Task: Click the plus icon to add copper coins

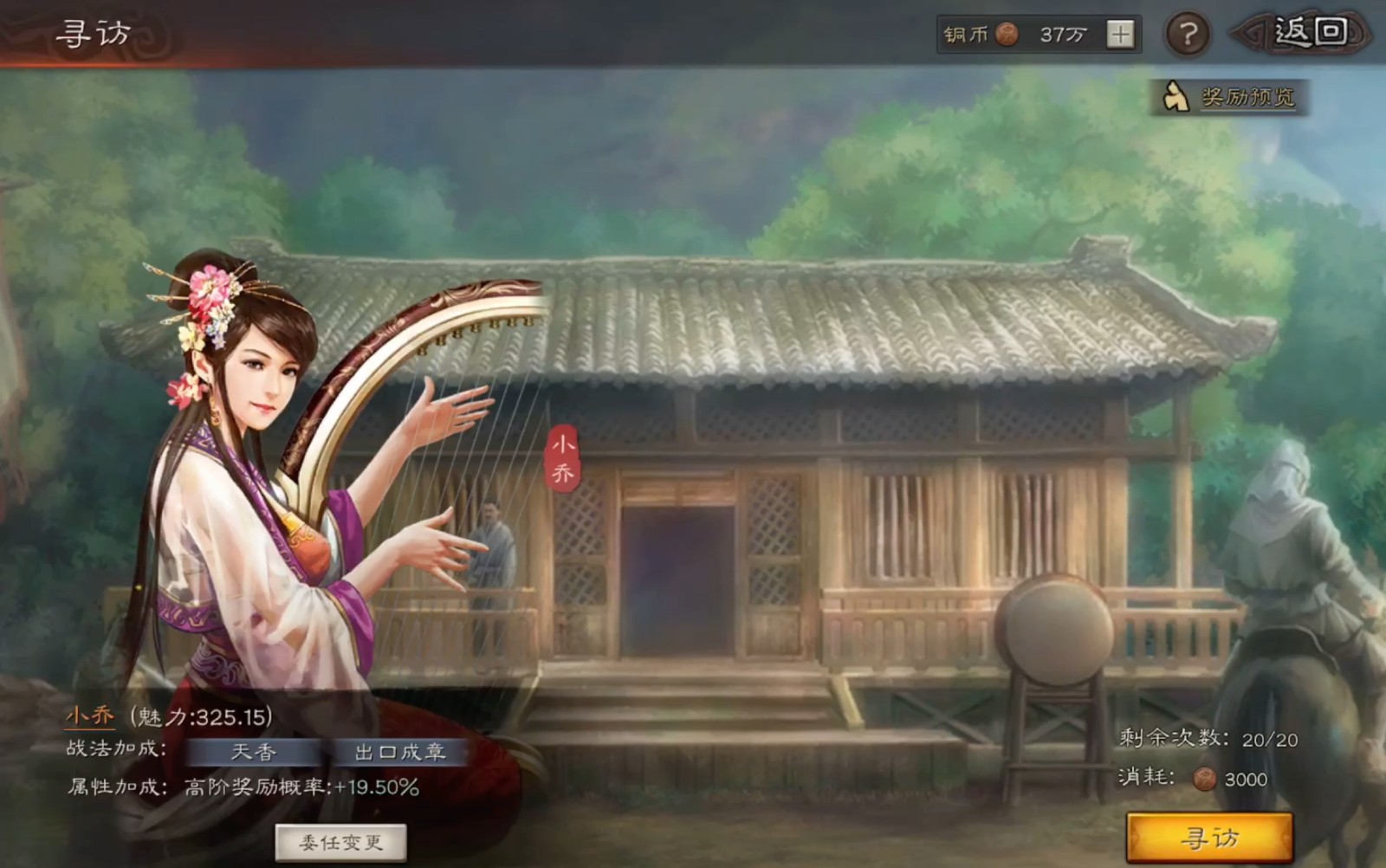Action: [x=1122, y=33]
